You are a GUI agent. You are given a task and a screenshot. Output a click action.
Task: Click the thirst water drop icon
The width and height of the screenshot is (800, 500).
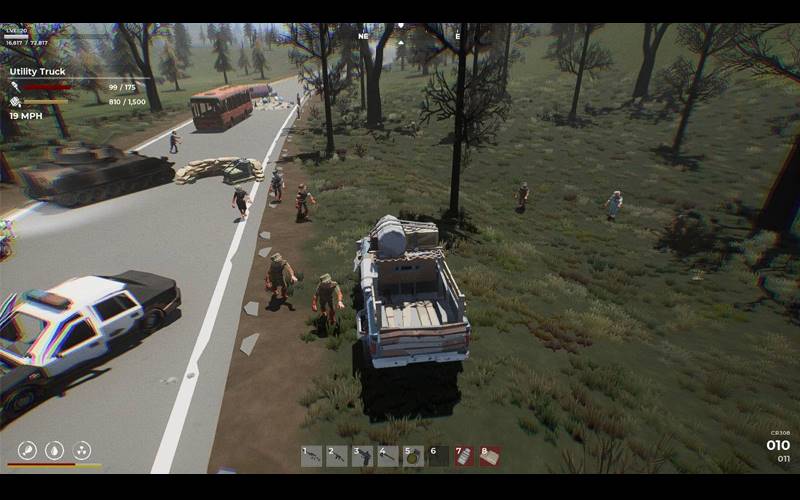click(55, 450)
